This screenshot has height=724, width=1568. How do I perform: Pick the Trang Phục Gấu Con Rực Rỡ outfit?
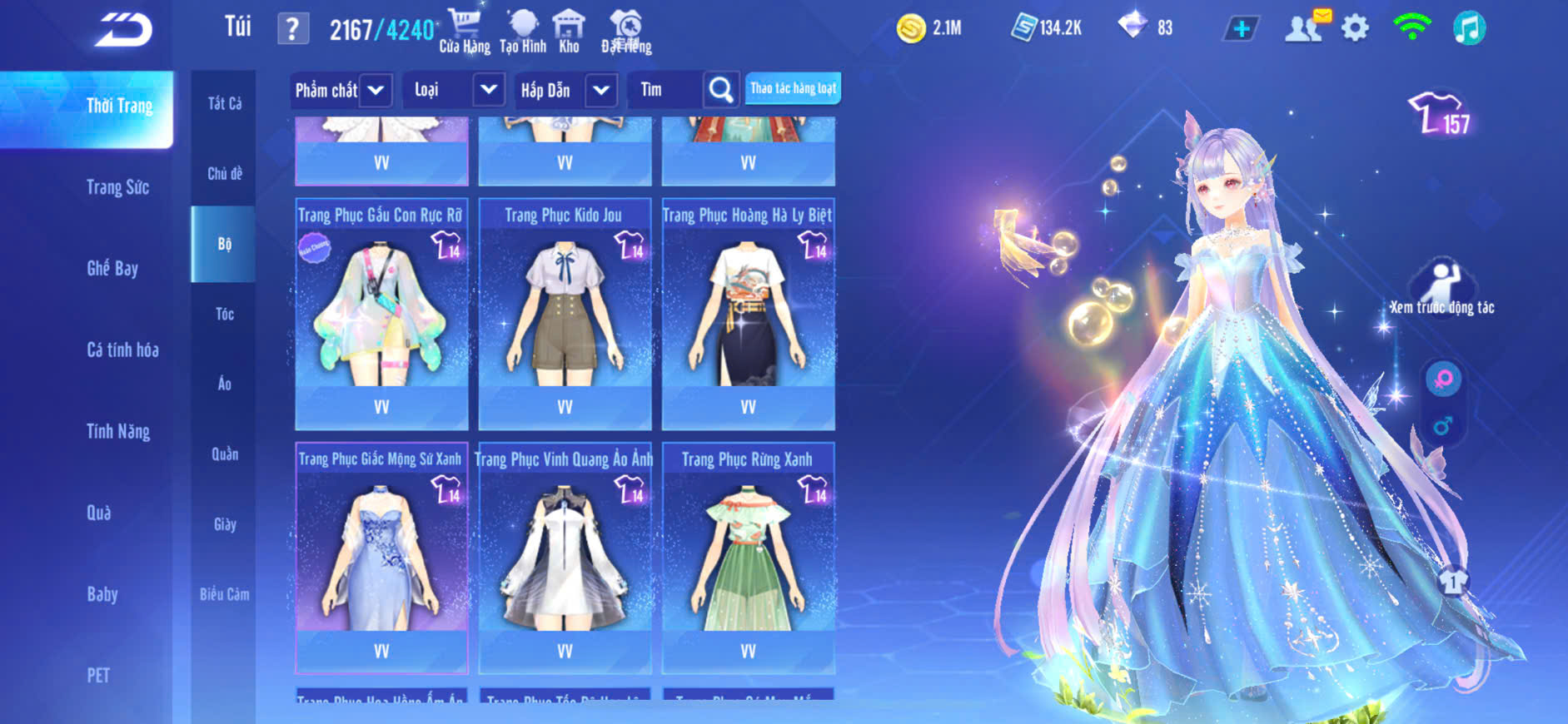pyautogui.click(x=381, y=315)
